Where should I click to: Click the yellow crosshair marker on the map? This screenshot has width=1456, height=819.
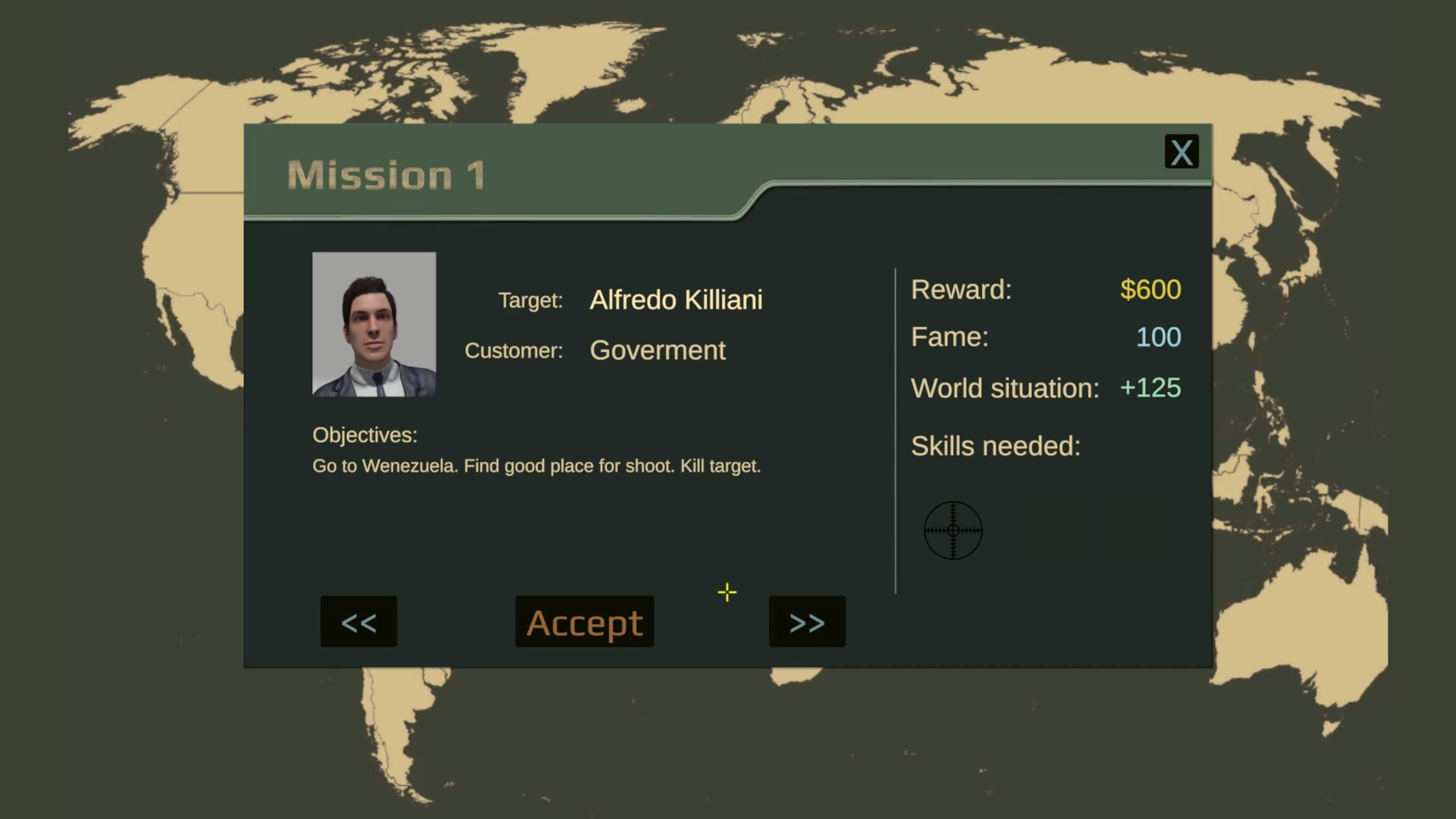(x=726, y=592)
